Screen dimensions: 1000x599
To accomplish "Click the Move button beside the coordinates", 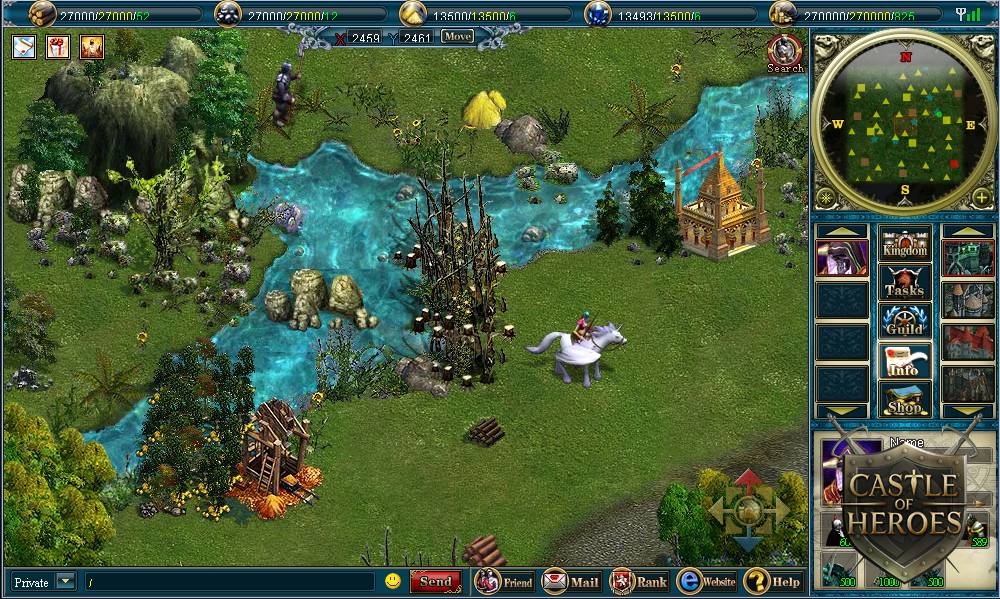I will [x=457, y=37].
